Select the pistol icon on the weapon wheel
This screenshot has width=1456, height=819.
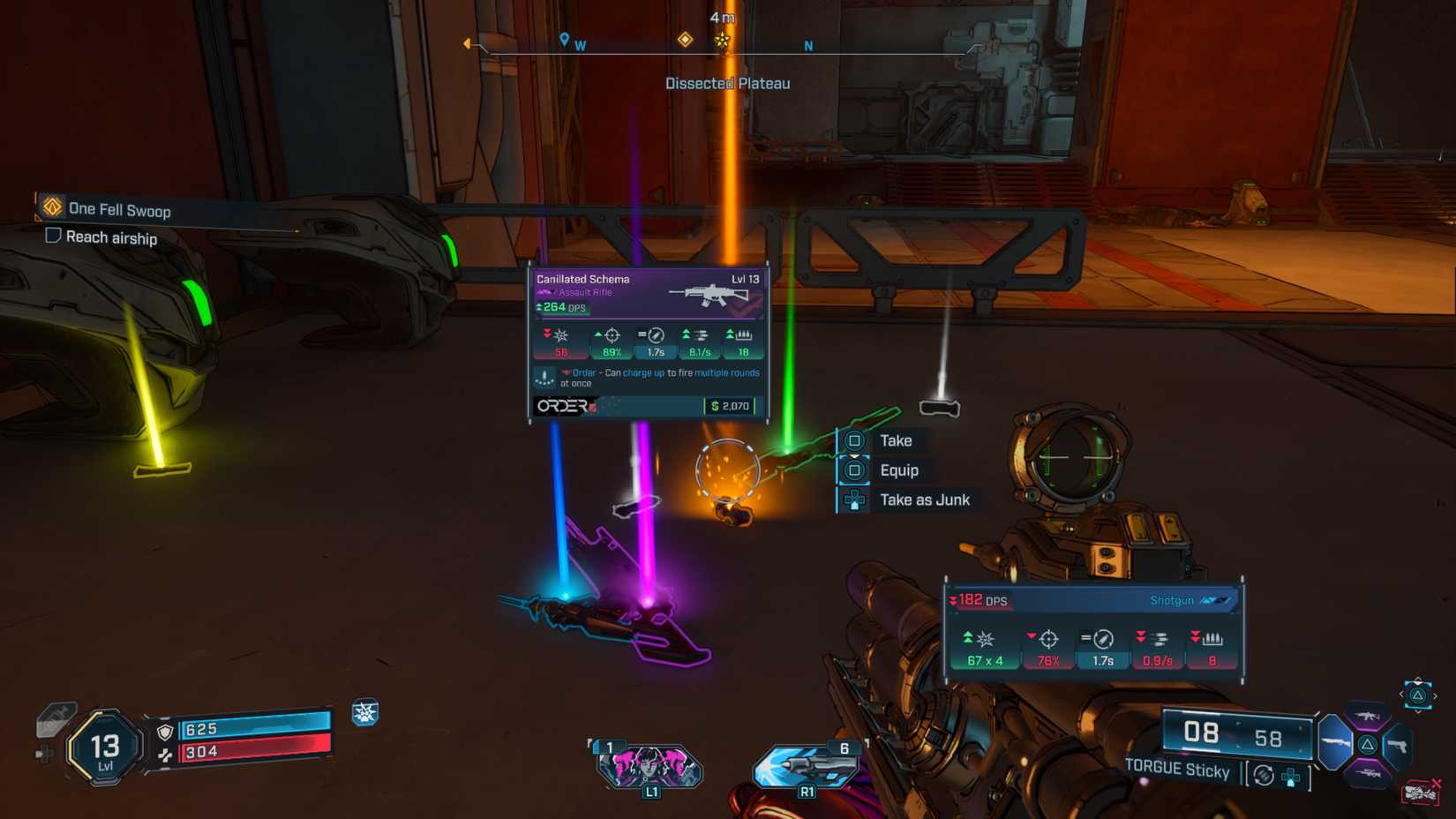(x=1397, y=747)
